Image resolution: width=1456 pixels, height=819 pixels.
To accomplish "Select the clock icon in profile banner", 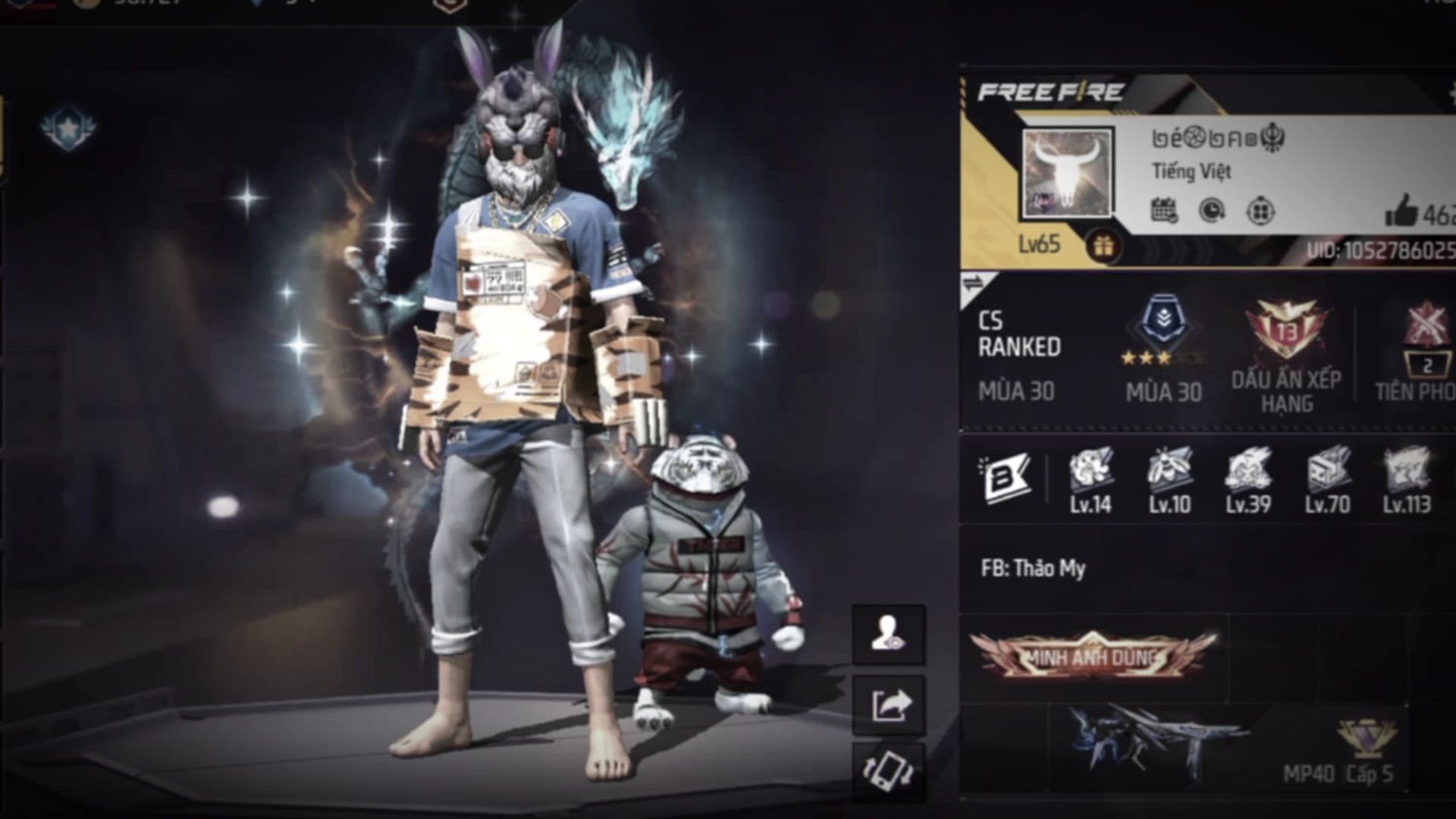I will (x=1212, y=211).
